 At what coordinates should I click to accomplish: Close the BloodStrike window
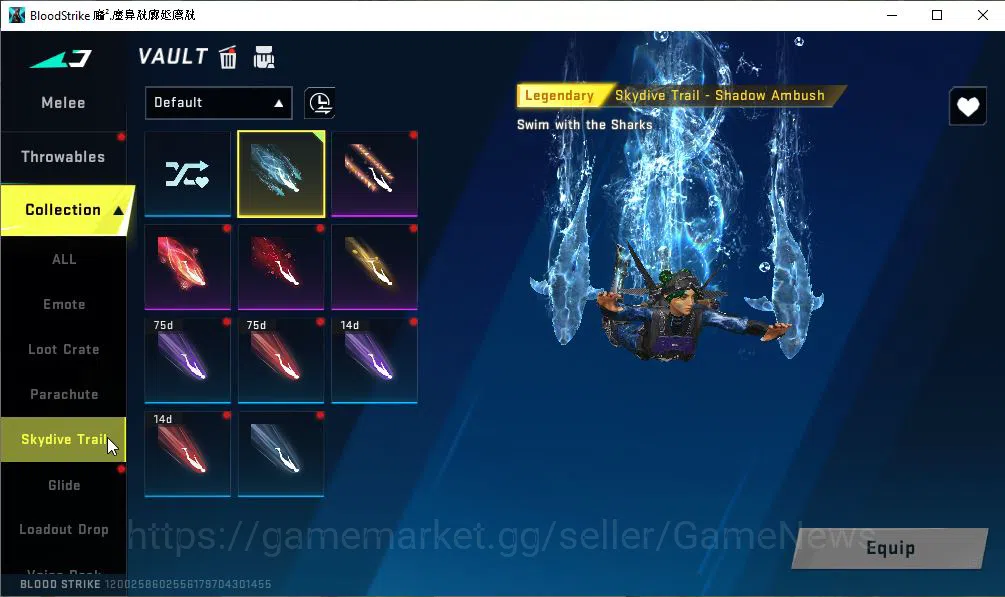click(982, 15)
